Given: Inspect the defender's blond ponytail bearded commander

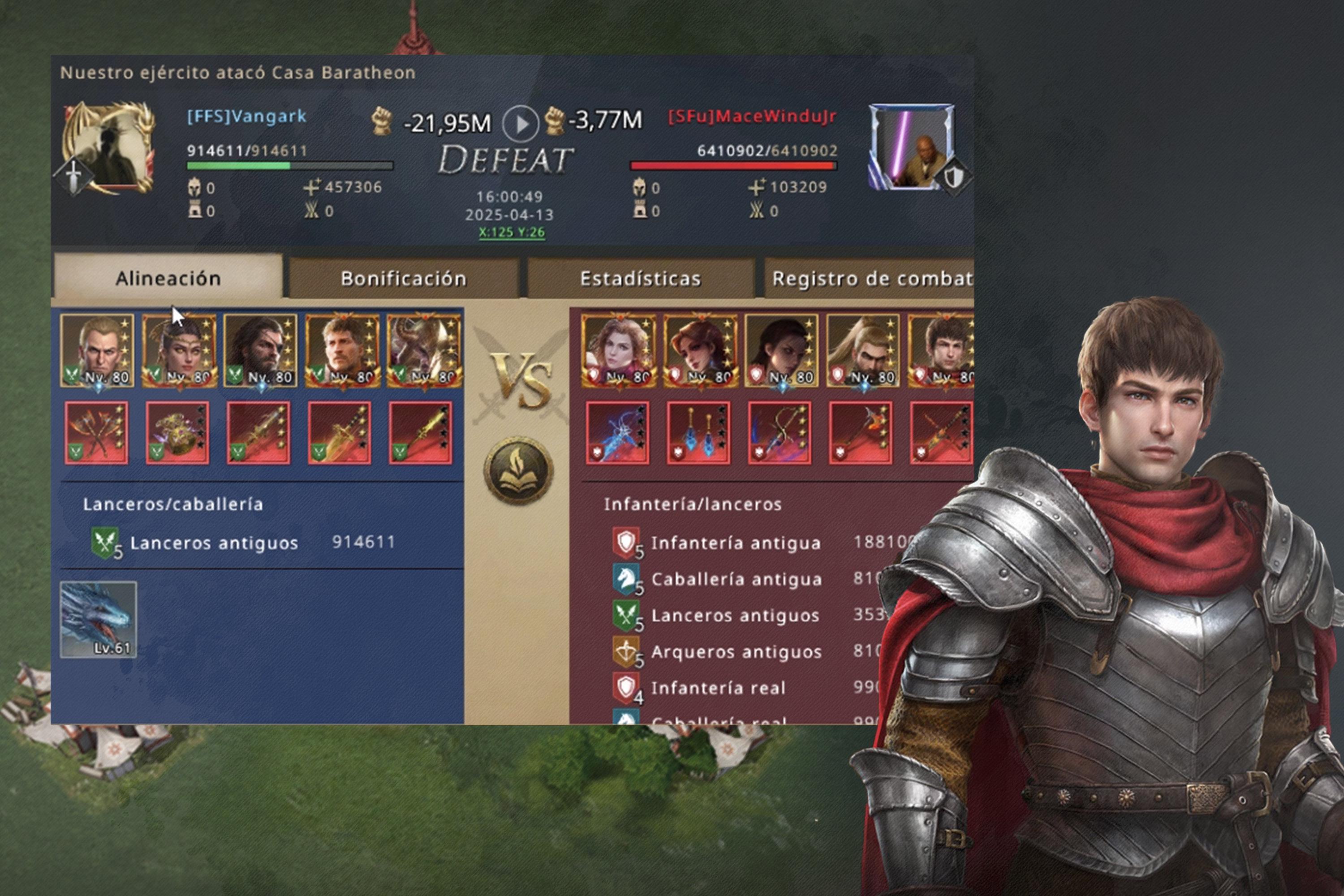Looking at the screenshot, I should tap(862, 350).
